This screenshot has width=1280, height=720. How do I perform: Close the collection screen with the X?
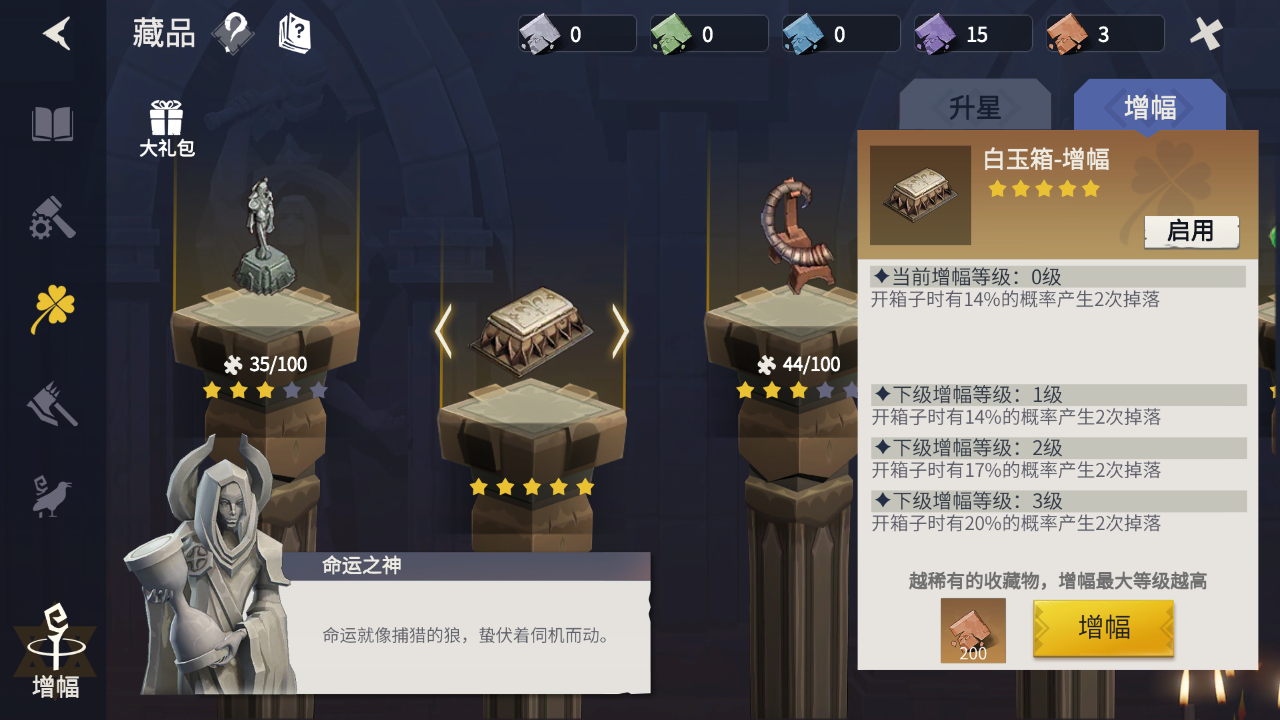coord(1206,34)
